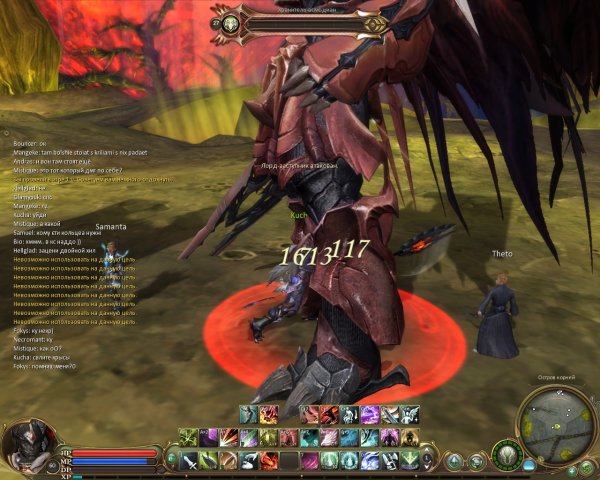
Task: Activate the sword skill in the bottom hotbar
Action: pos(190,460)
